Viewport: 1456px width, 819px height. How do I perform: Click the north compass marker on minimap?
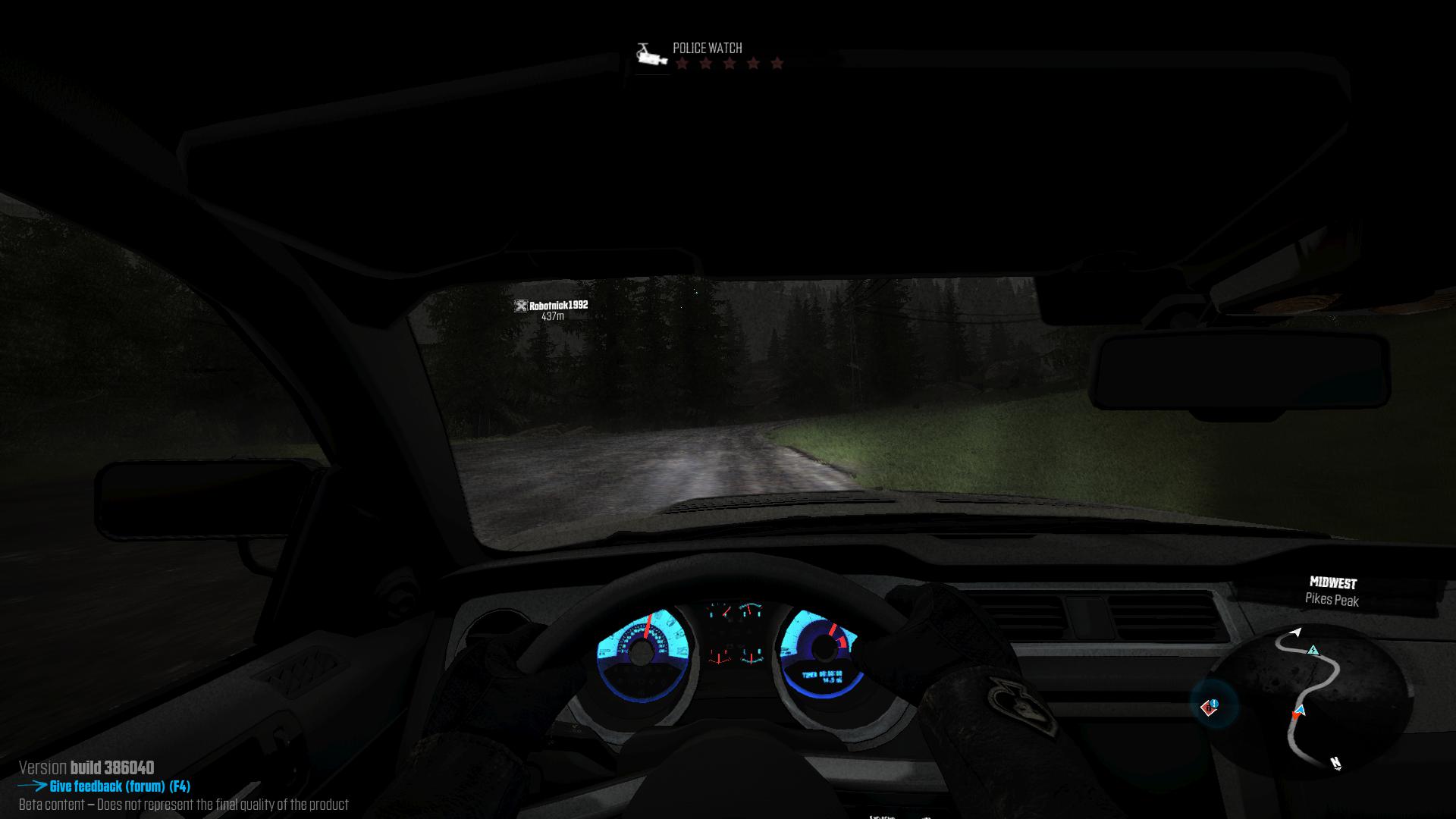[1335, 763]
